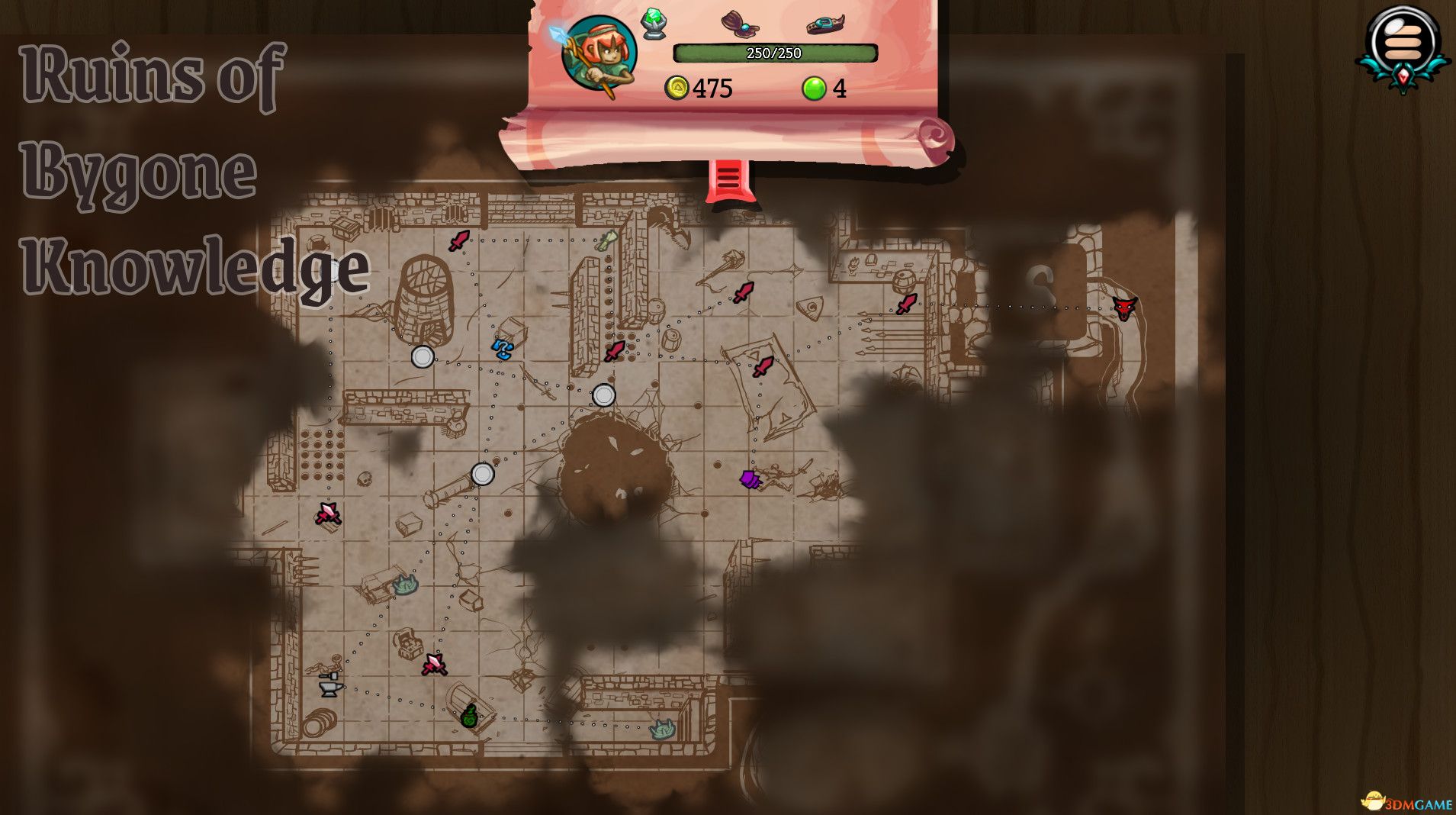Click the green orb icon showing 4

pyautogui.click(x=815, y=89)
